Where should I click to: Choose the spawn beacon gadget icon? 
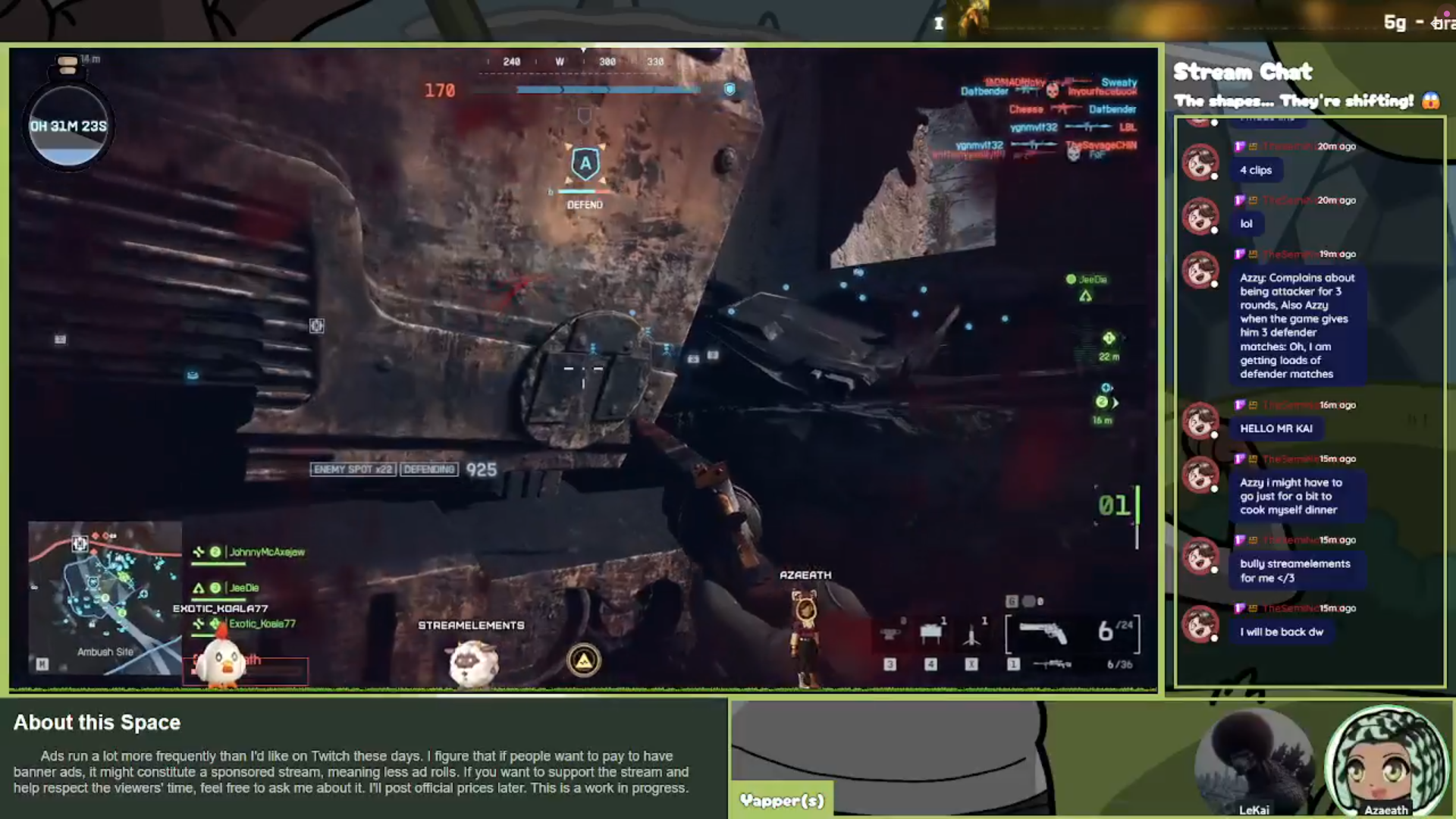(x=971, y=635)
